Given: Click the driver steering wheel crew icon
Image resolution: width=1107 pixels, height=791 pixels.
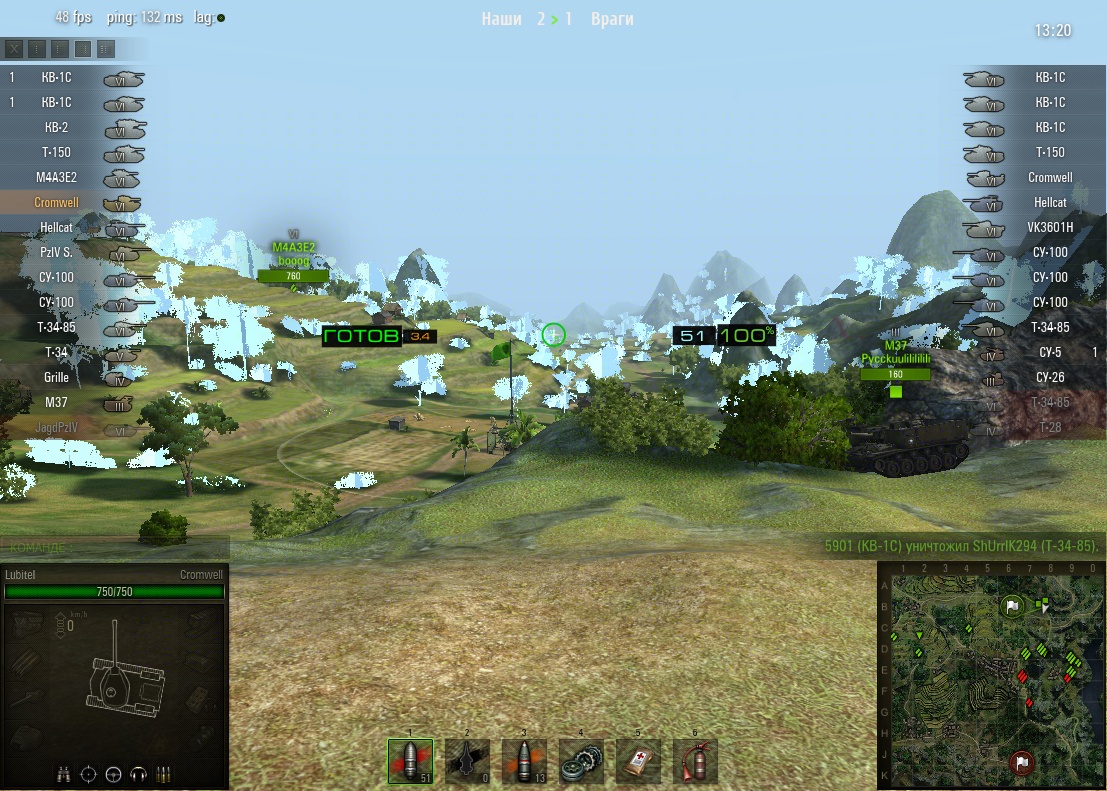Looking at the screenshot, I should tap(113, 774).
